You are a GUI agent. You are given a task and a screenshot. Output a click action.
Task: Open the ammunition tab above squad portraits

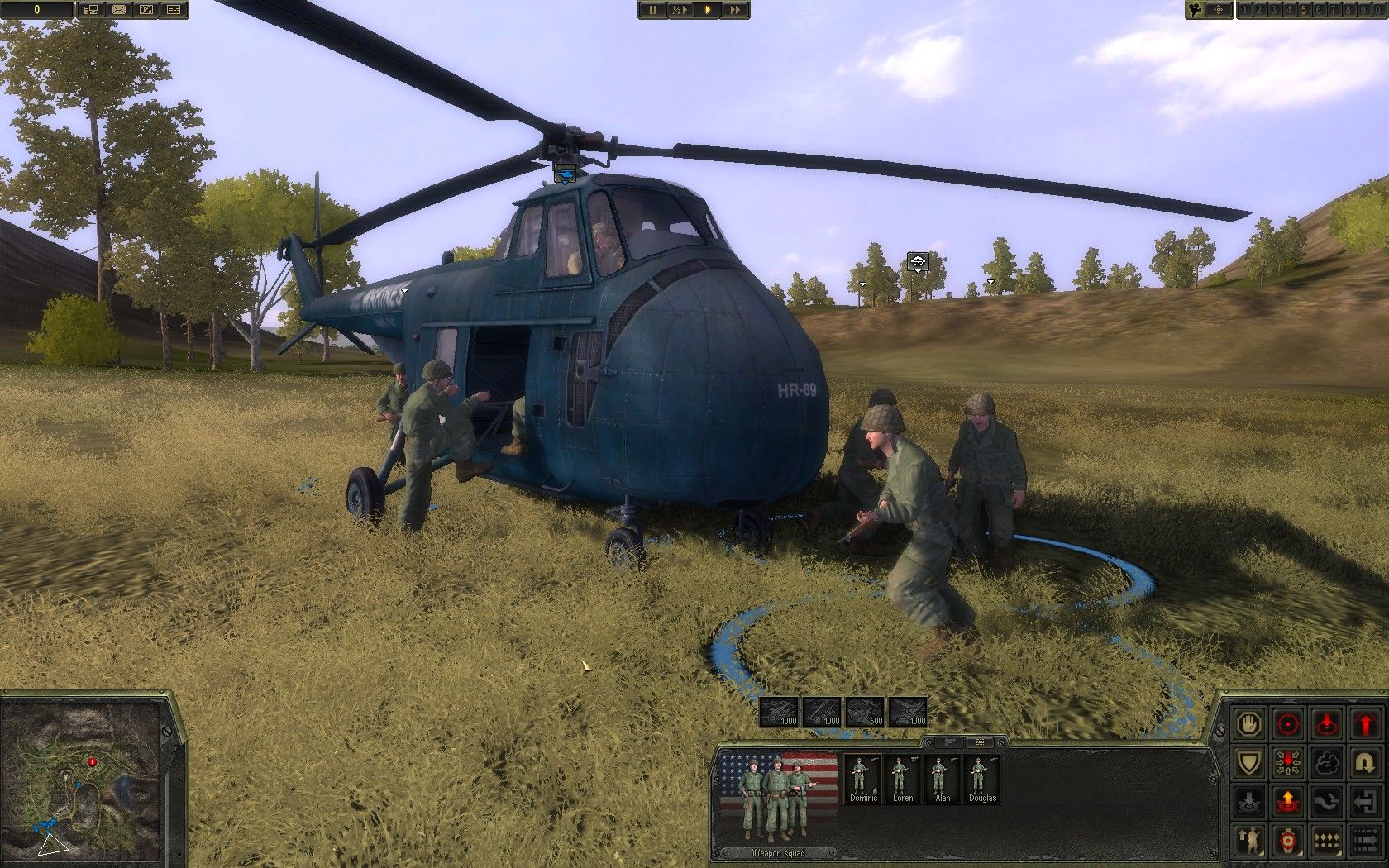point(981,742)
